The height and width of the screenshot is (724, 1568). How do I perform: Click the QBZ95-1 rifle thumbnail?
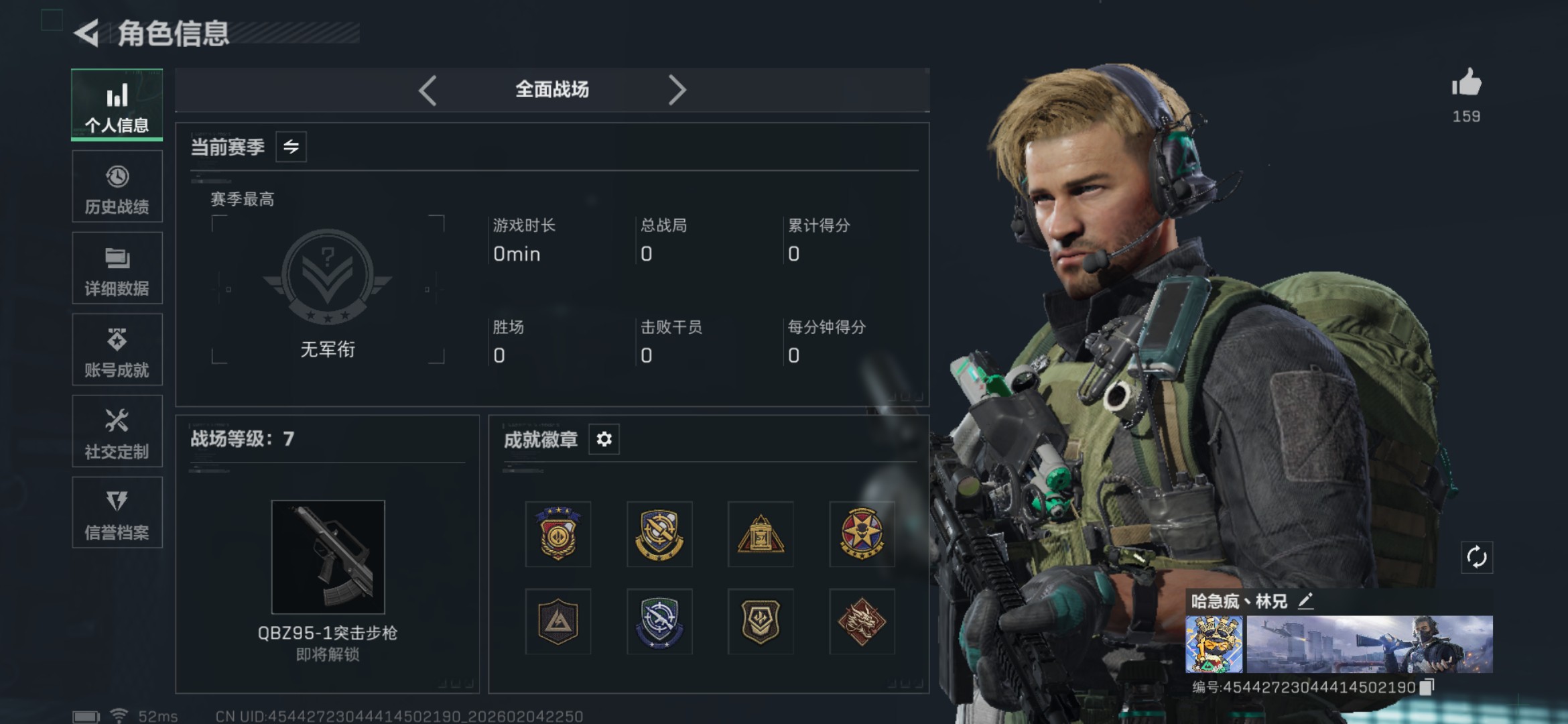pos(328,556)
